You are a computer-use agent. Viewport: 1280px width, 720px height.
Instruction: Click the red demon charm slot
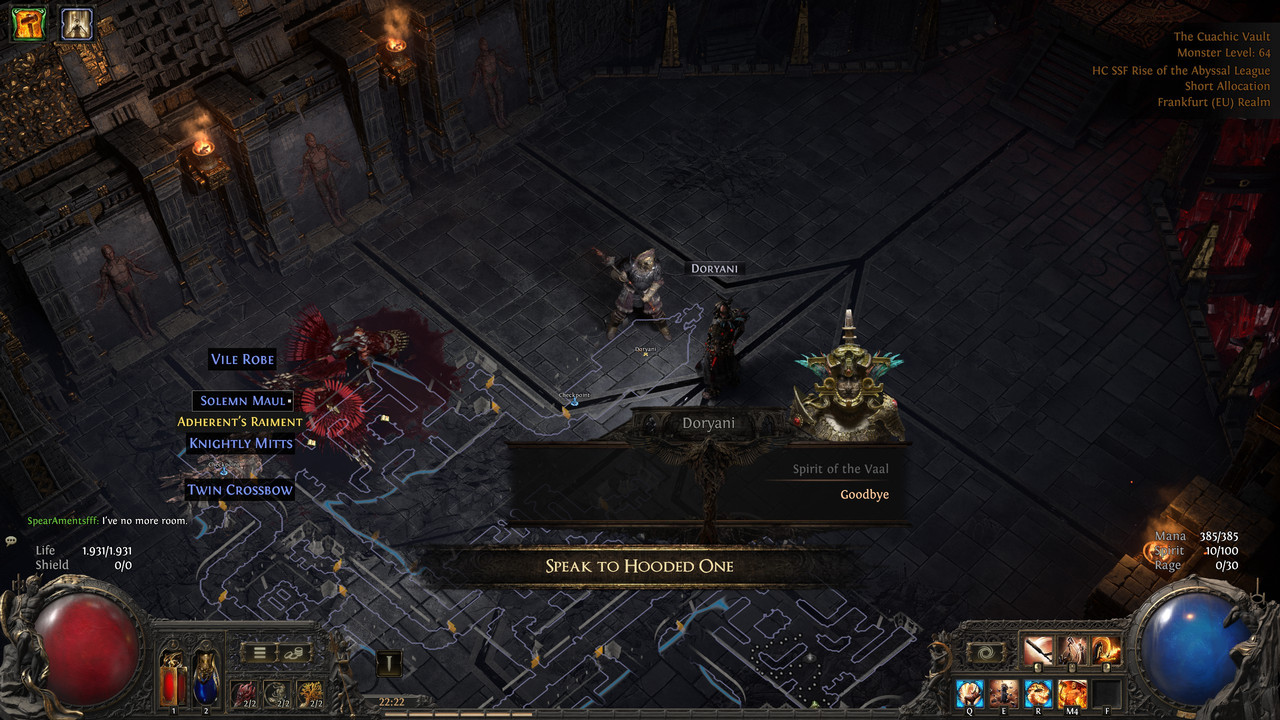[x=243, y=692]
